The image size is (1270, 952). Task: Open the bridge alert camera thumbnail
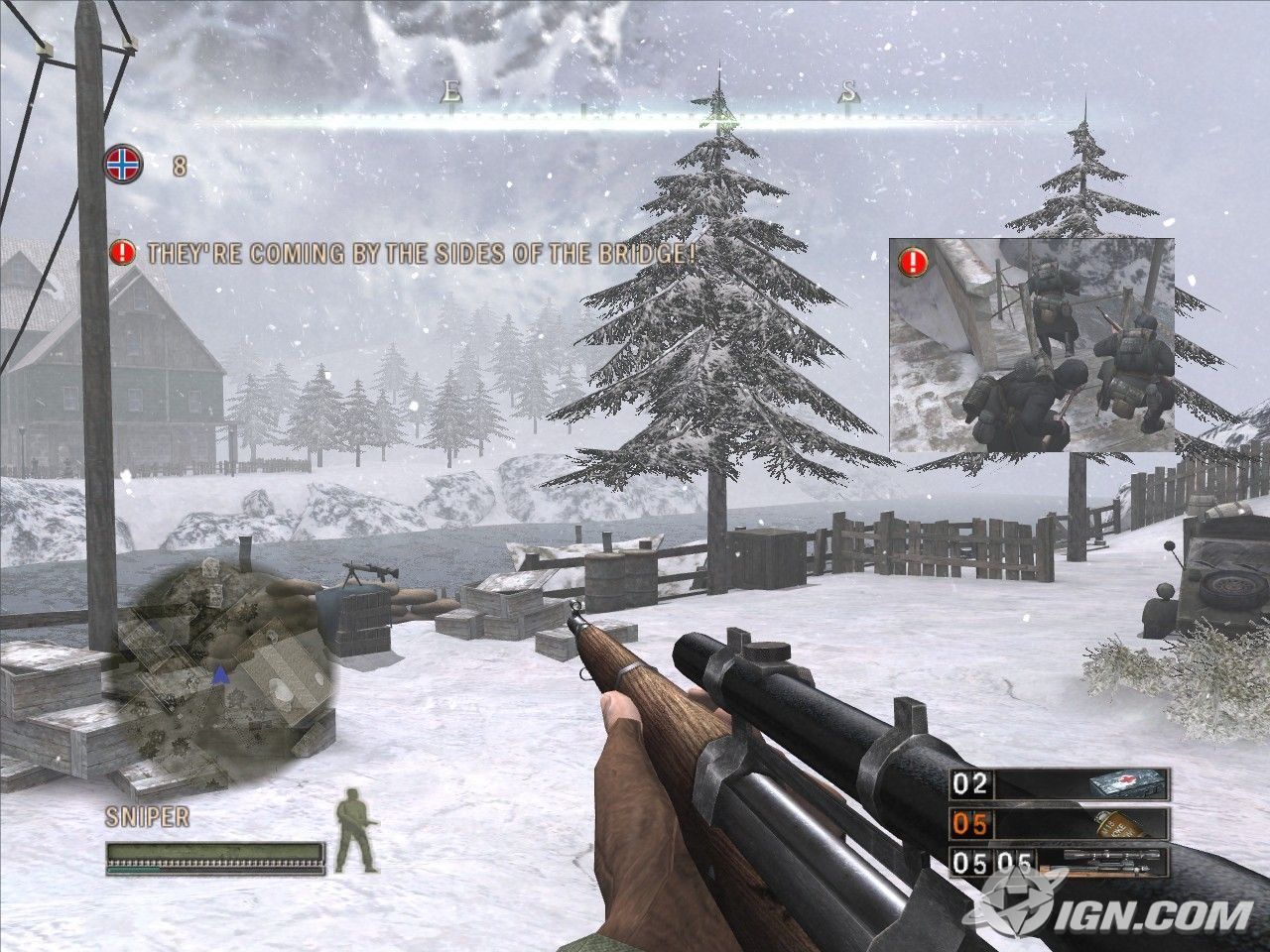(x=1032, y=345)
